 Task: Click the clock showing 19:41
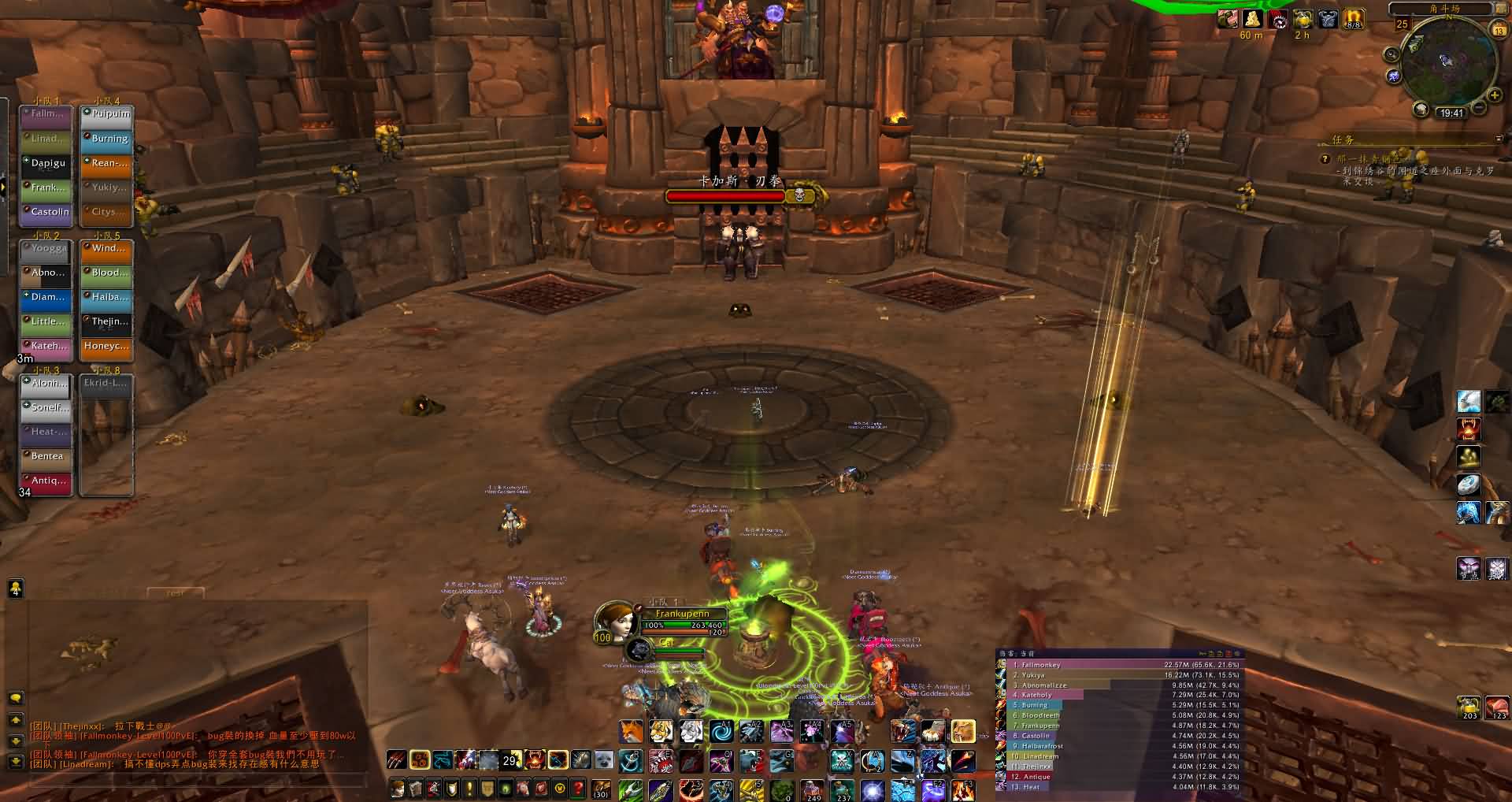1451,113
